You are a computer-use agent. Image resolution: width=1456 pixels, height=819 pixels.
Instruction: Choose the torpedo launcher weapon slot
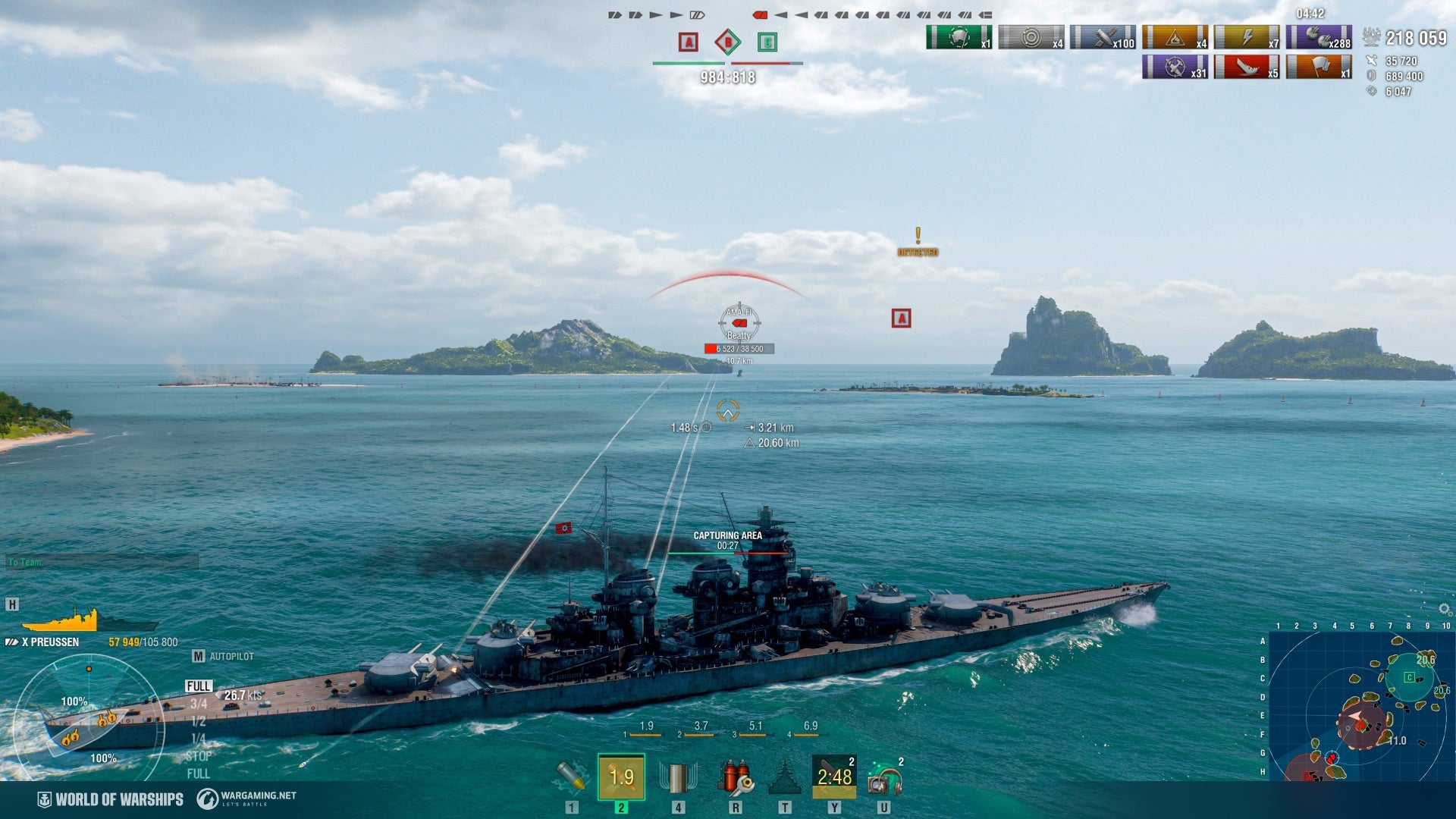(678, 777)
